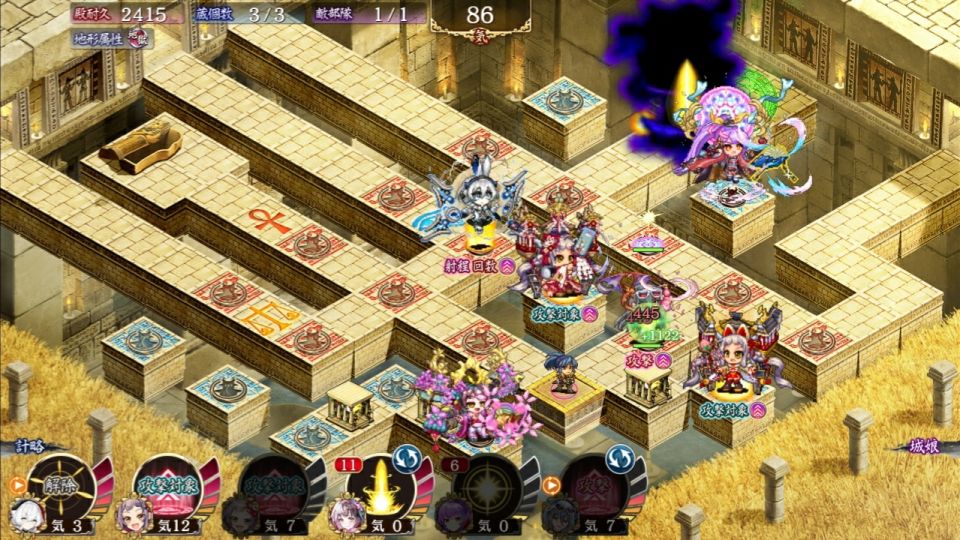Open the 城娘 unit panel tab
The height and width of the screenshot is (540, 960).
(916, 447)
